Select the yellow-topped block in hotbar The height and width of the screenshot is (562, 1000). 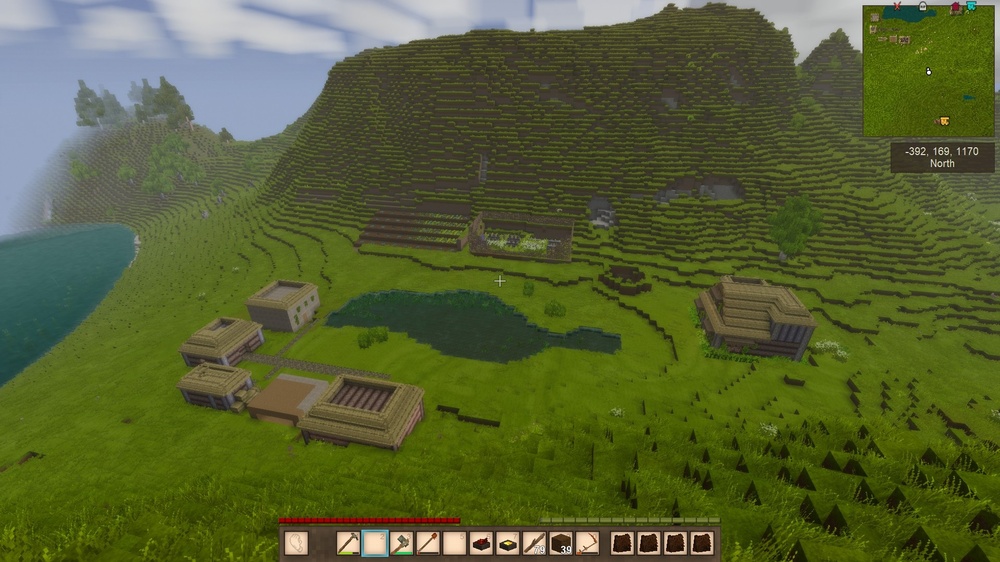coord(508,544)
